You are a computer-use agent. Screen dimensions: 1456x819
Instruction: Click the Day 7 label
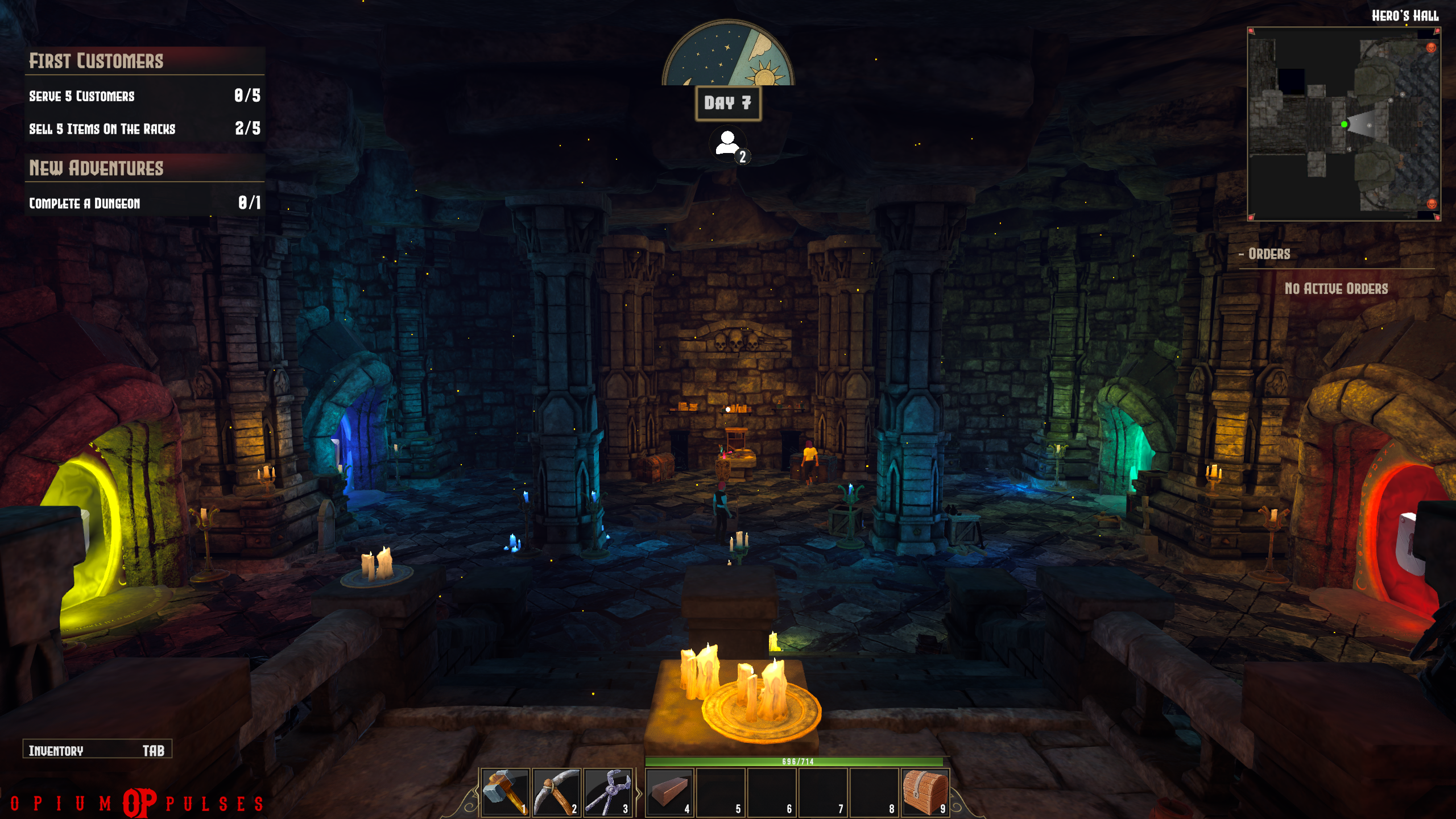728,103
